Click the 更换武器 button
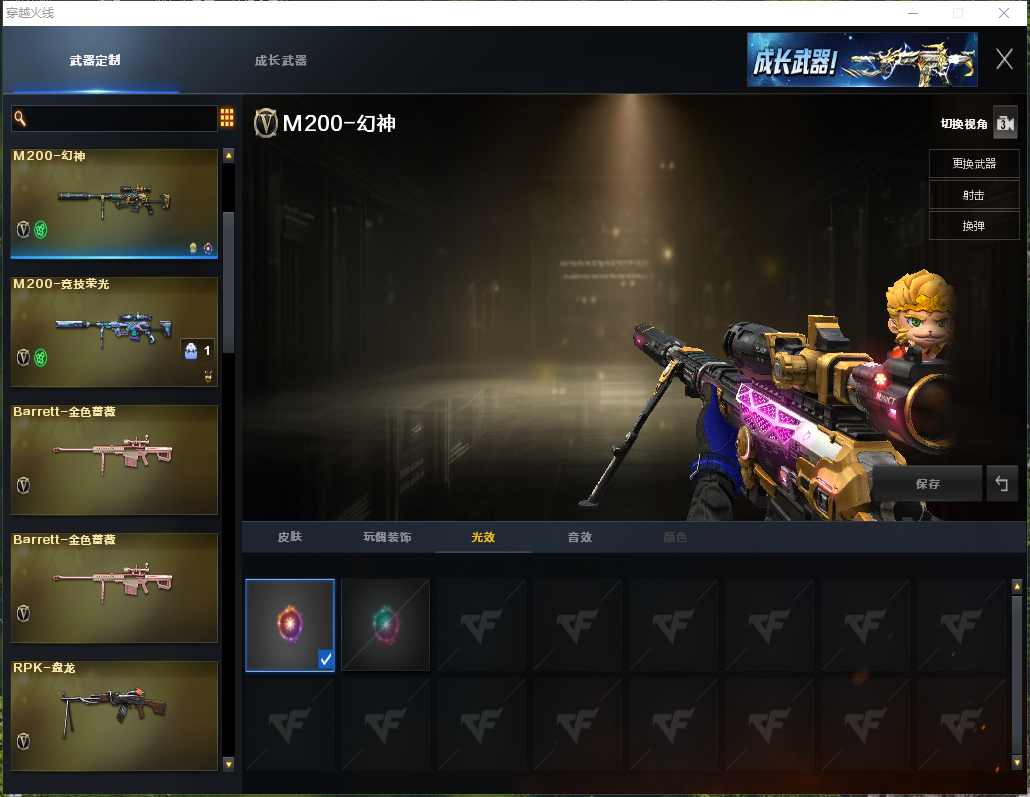 coord(974,164)
